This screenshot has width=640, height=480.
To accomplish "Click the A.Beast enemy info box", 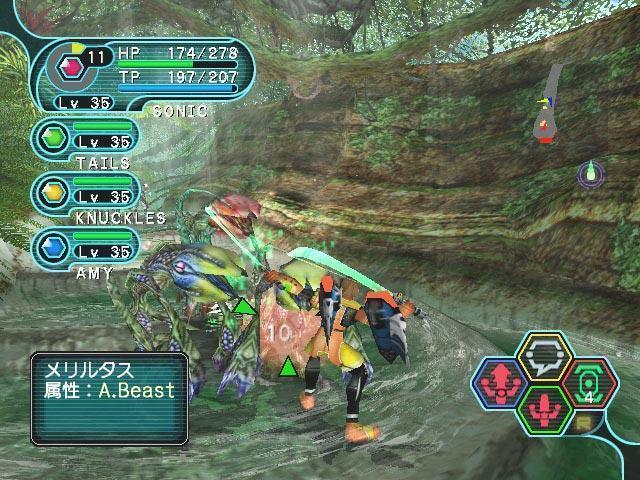I will [109, 397].
